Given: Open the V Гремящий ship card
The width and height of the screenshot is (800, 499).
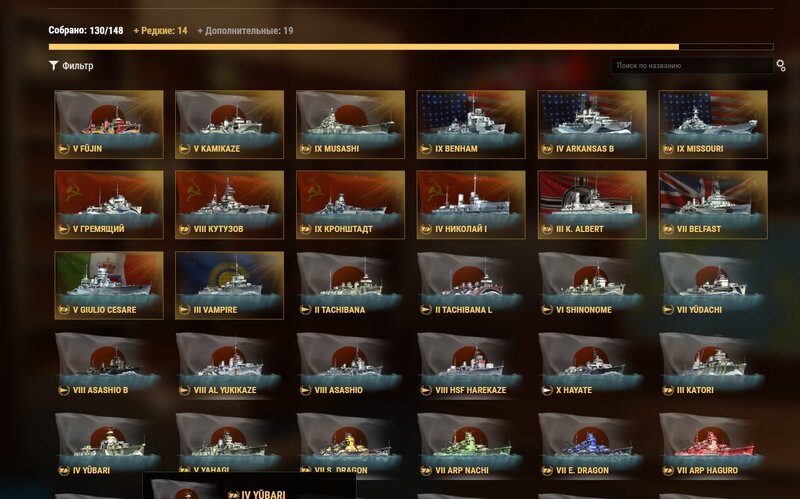Looking at the screenshot, I should [x=109, y=204].
